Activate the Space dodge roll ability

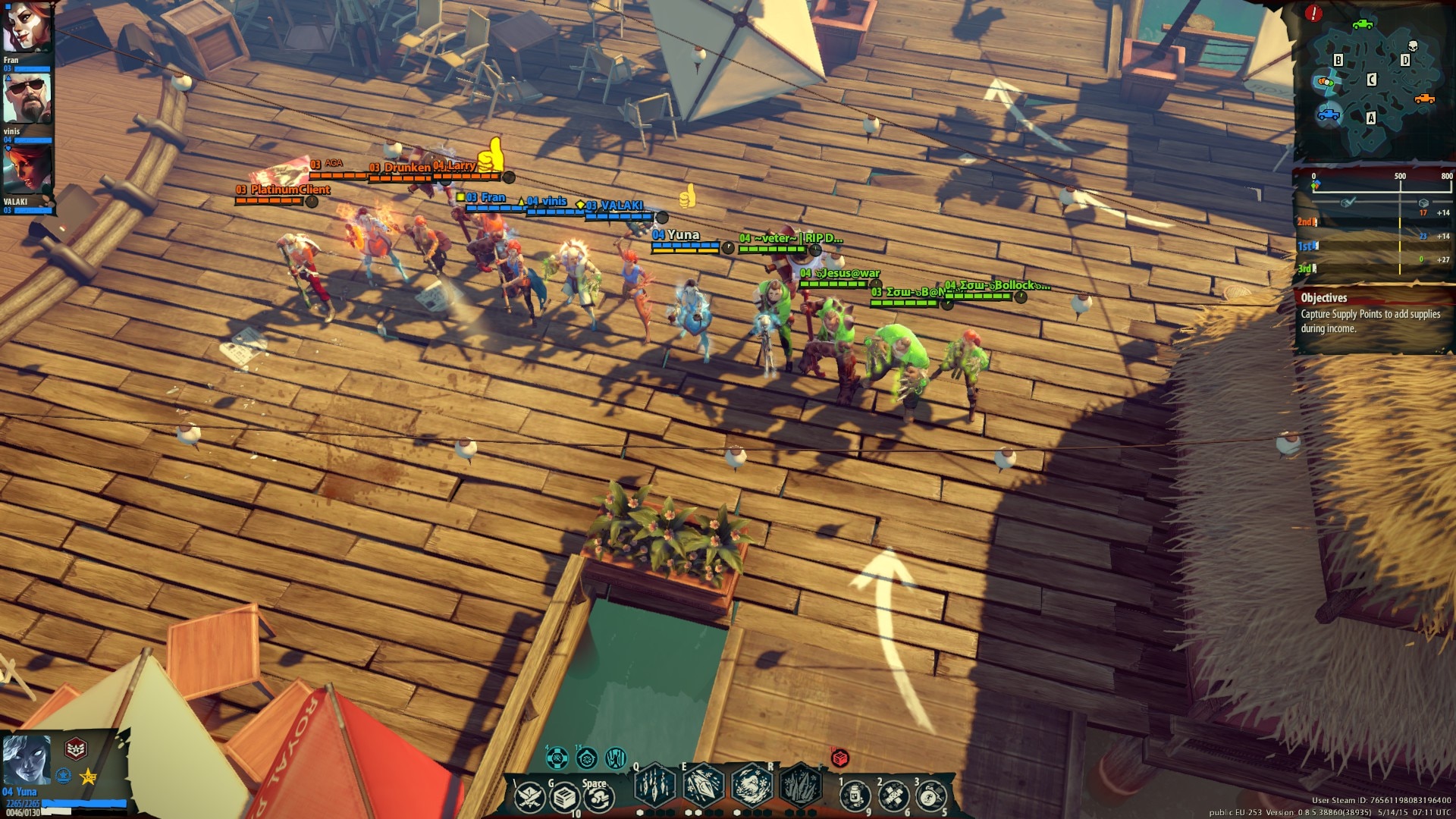tap(598, 798)
